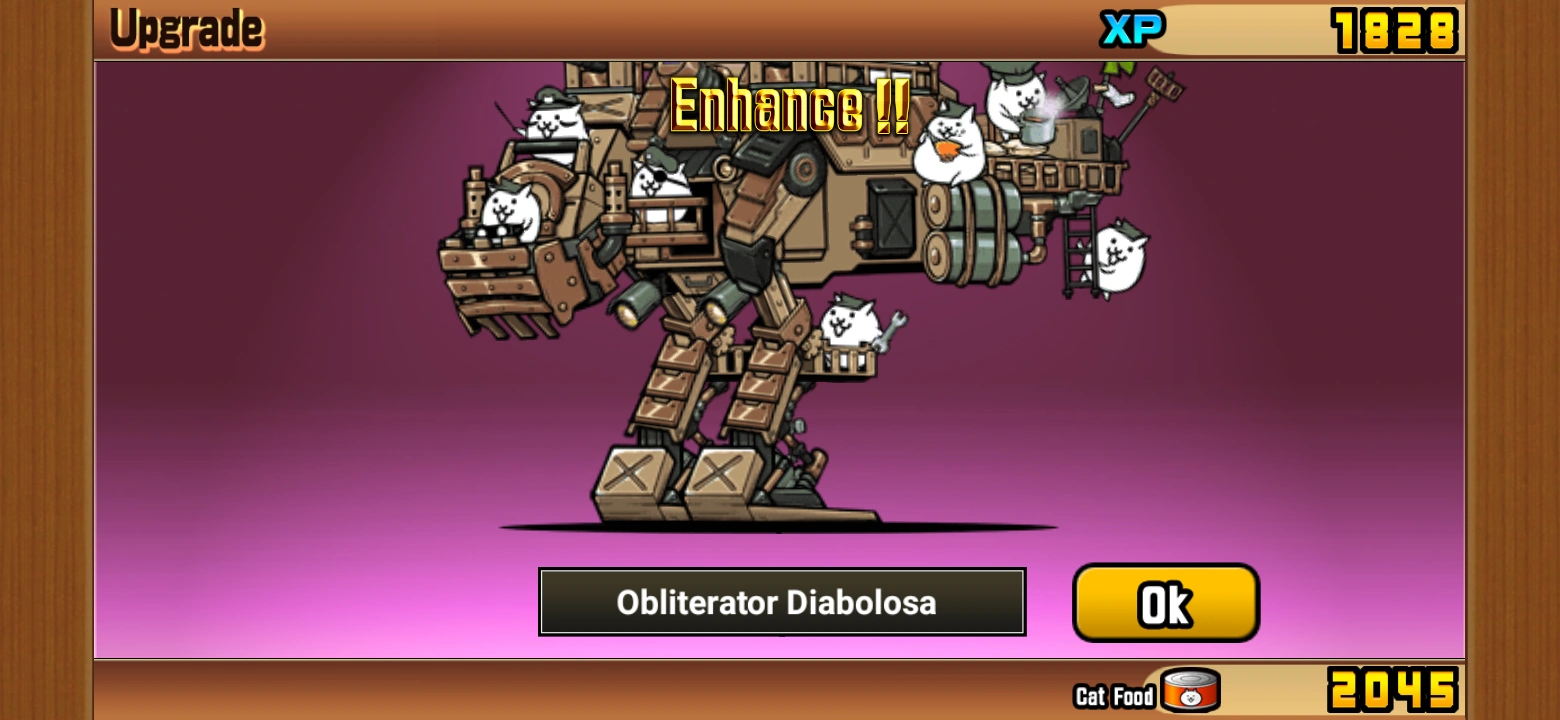1560x720 pixels.
Task: Select the gunner cat on the front cannon
Action: pos(510,210)
